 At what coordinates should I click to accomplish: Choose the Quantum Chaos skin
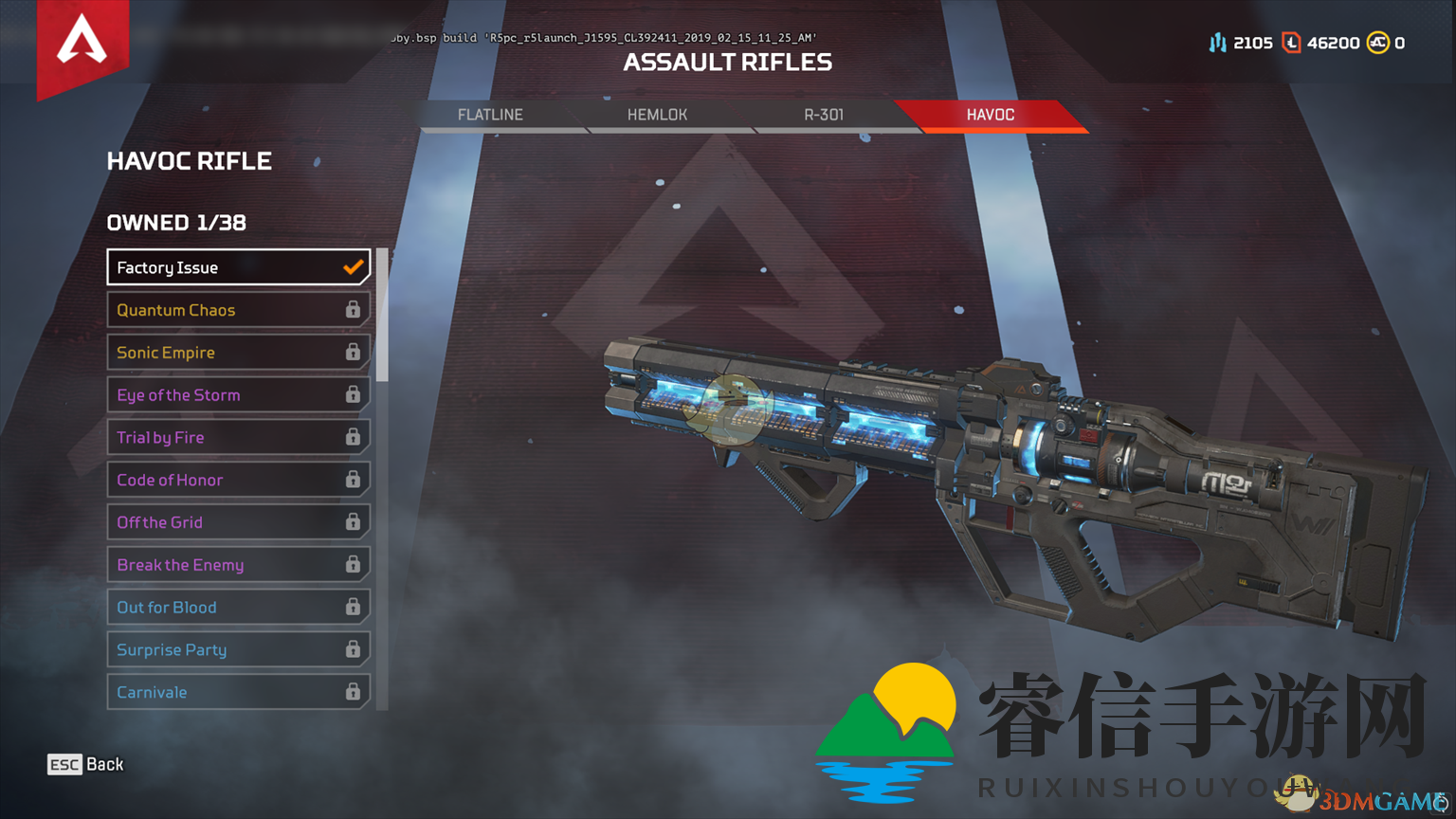[238, 310]
